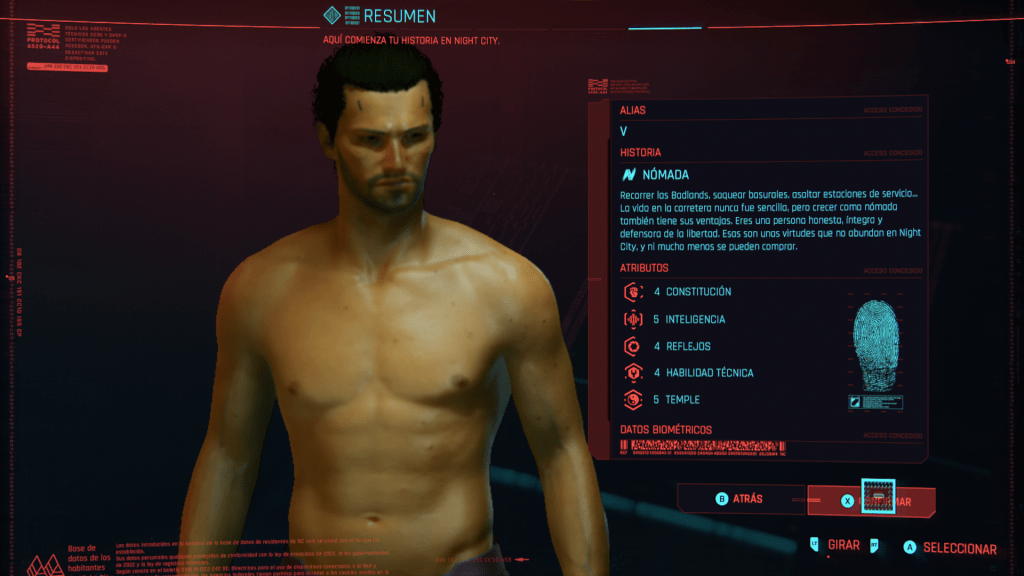
Task: Confirm the character with the CONFIRMAR button
Action: pyautogui.click(x=872, y=501)
